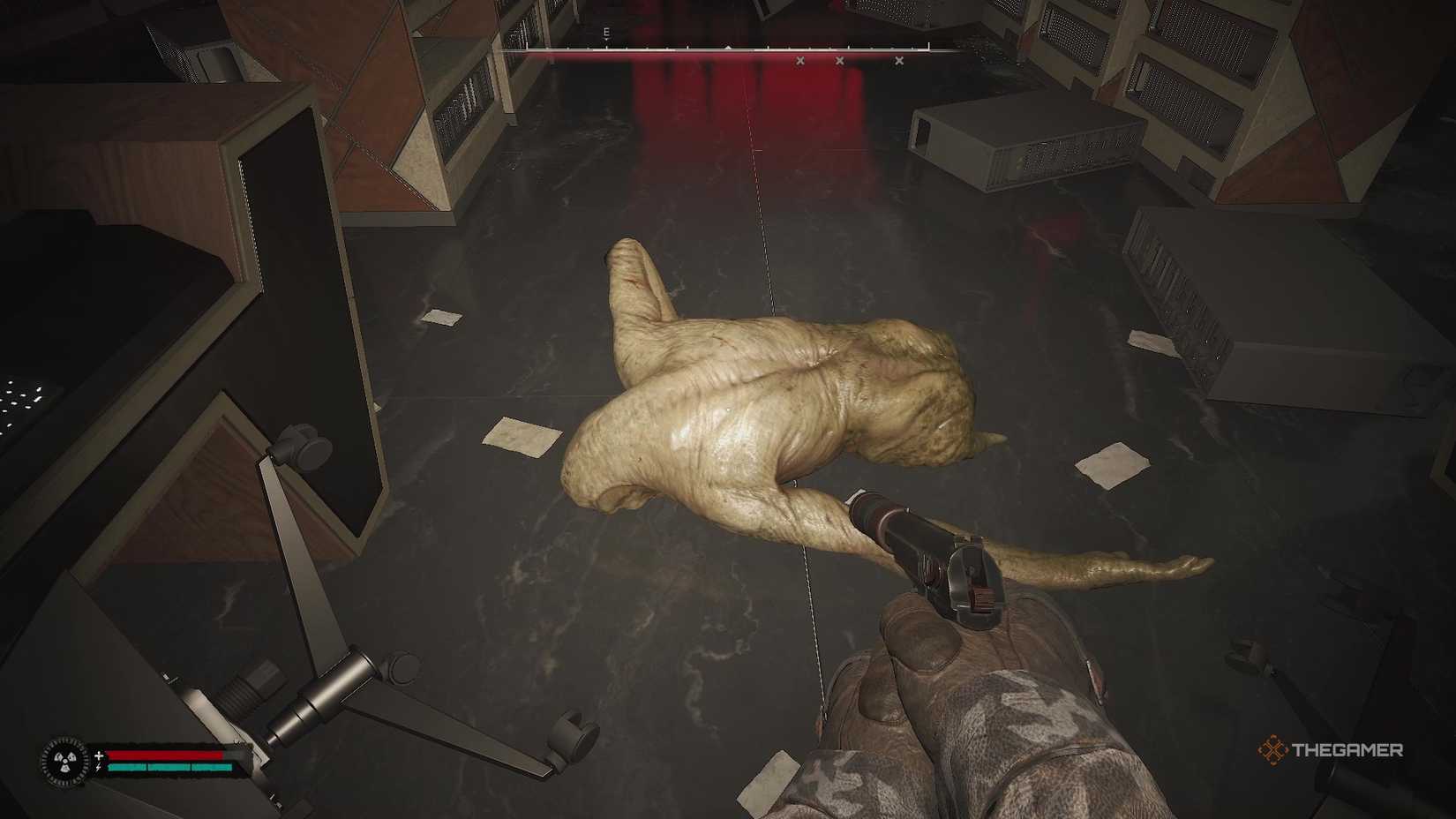Select the rightmost X enemy marker on the compass
Image resolution: width=1456 pixels, height=819 pixels.
pos(898,61)
